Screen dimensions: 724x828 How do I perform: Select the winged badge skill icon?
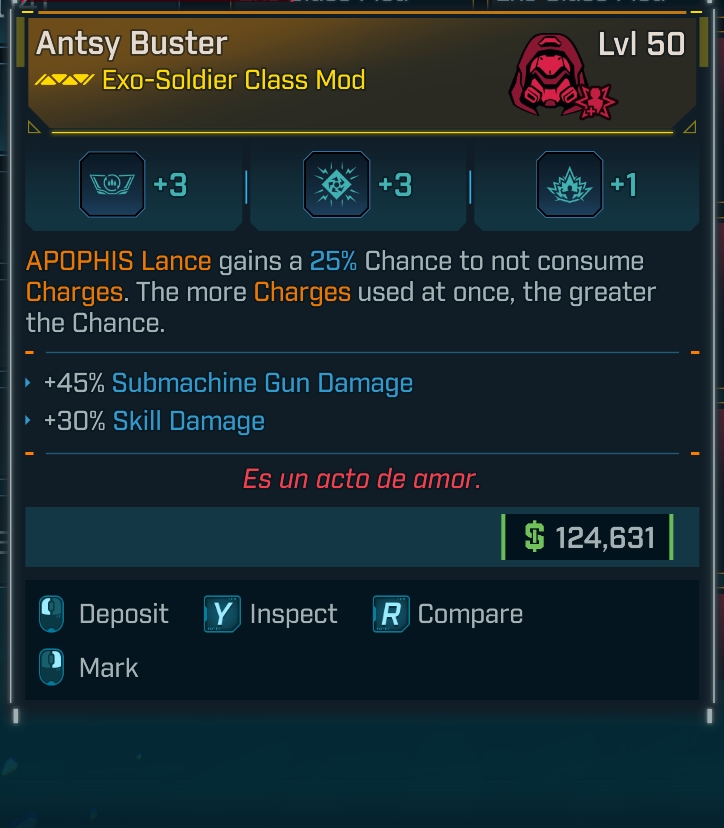pos(112,185)
